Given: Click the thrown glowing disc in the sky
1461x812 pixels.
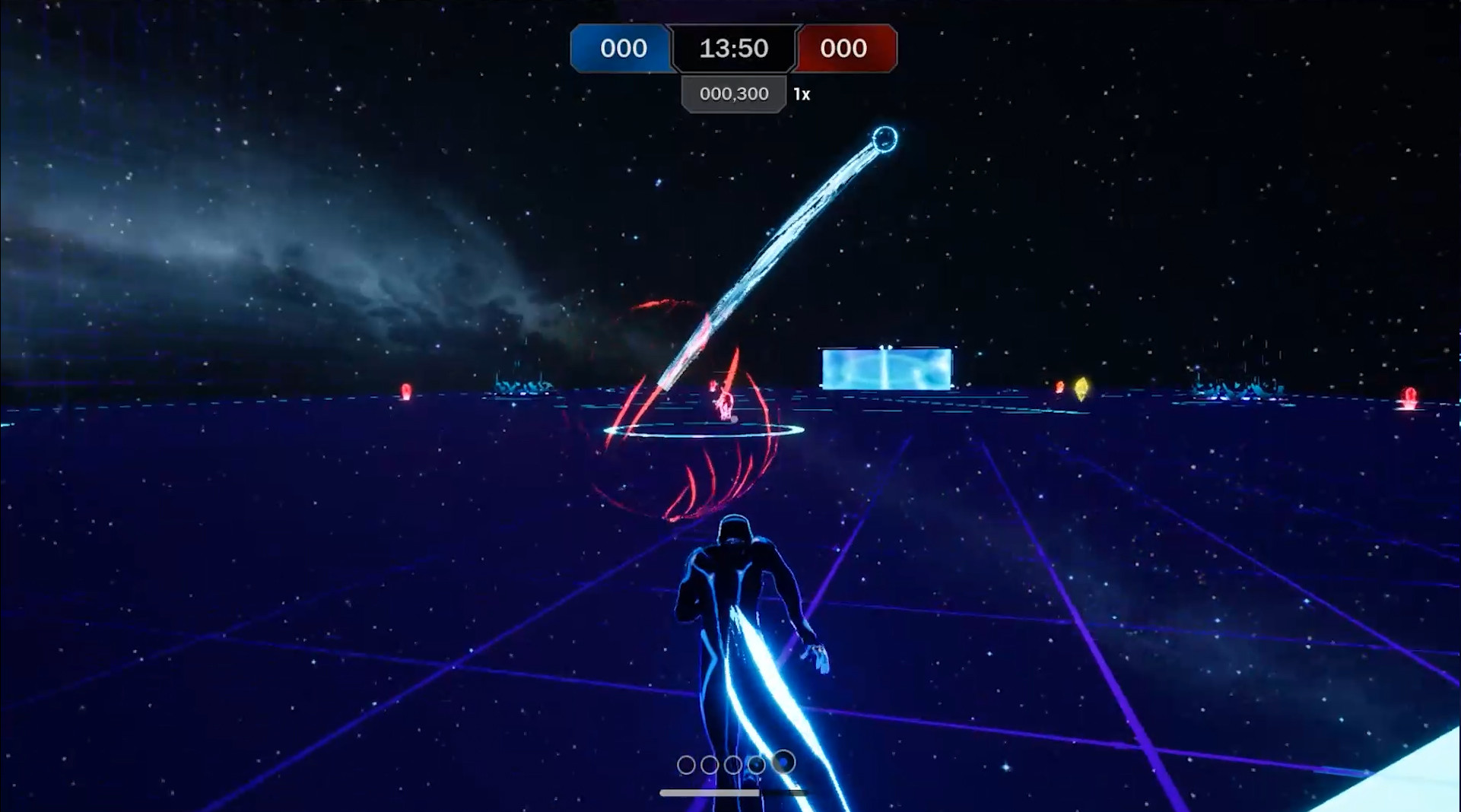Looking at the screenshot, I should (885, 138).
